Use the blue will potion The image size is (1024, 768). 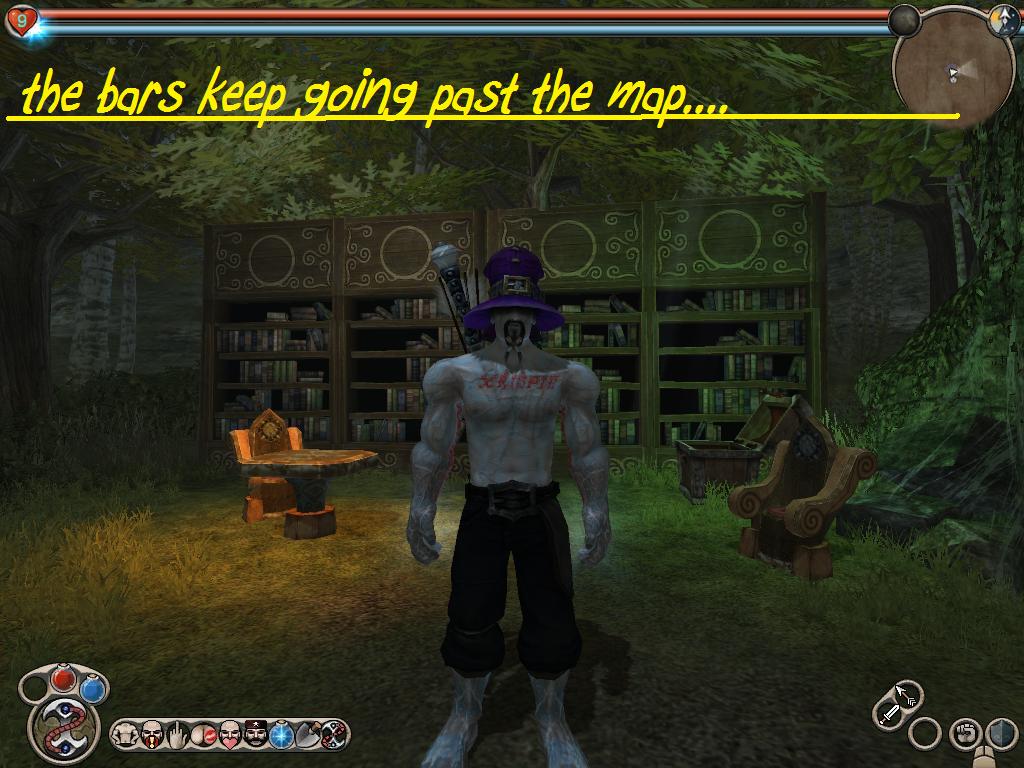click(x=93, y=690)
